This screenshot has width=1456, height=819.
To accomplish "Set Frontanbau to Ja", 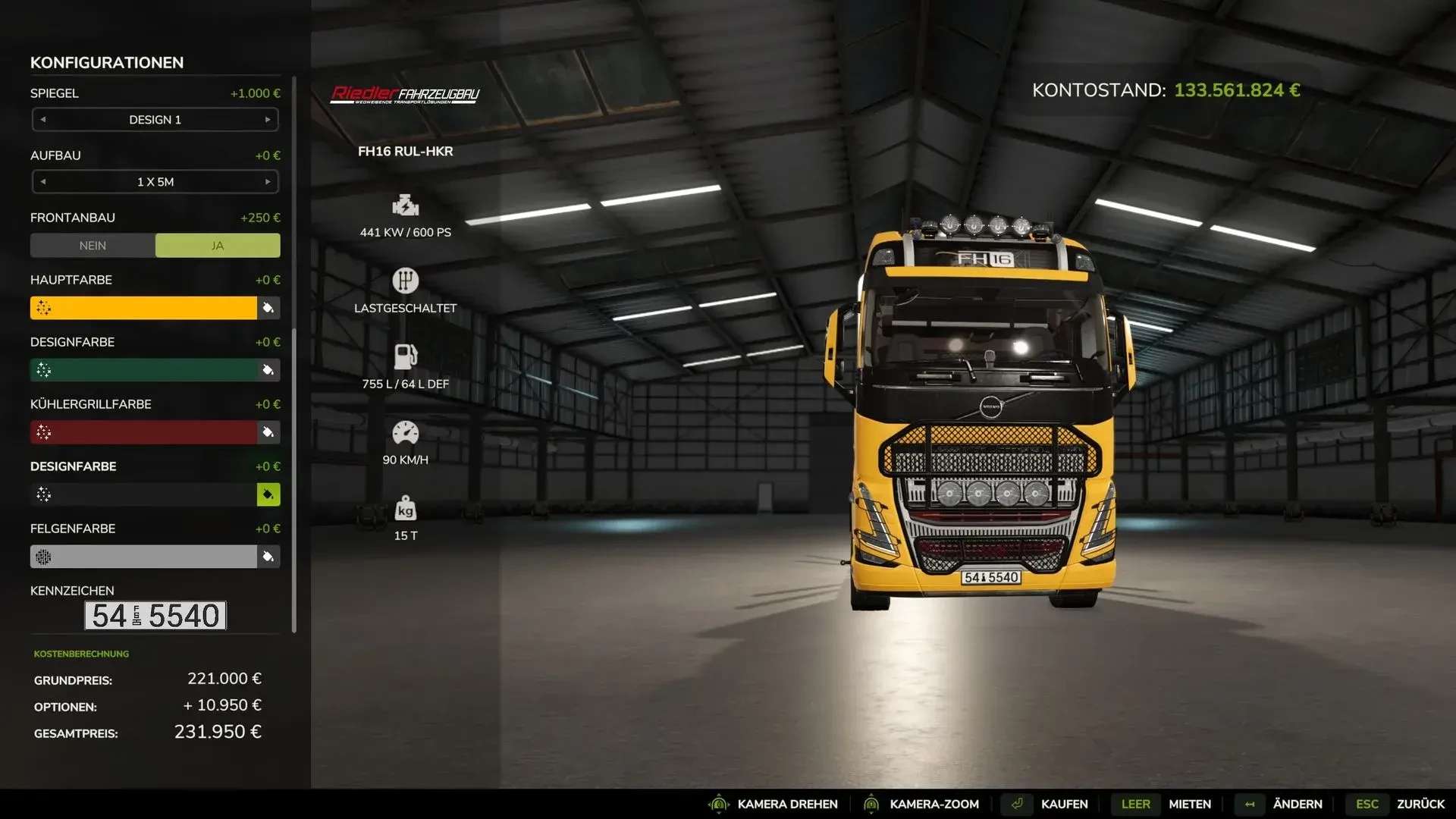I will pos(218,246).
